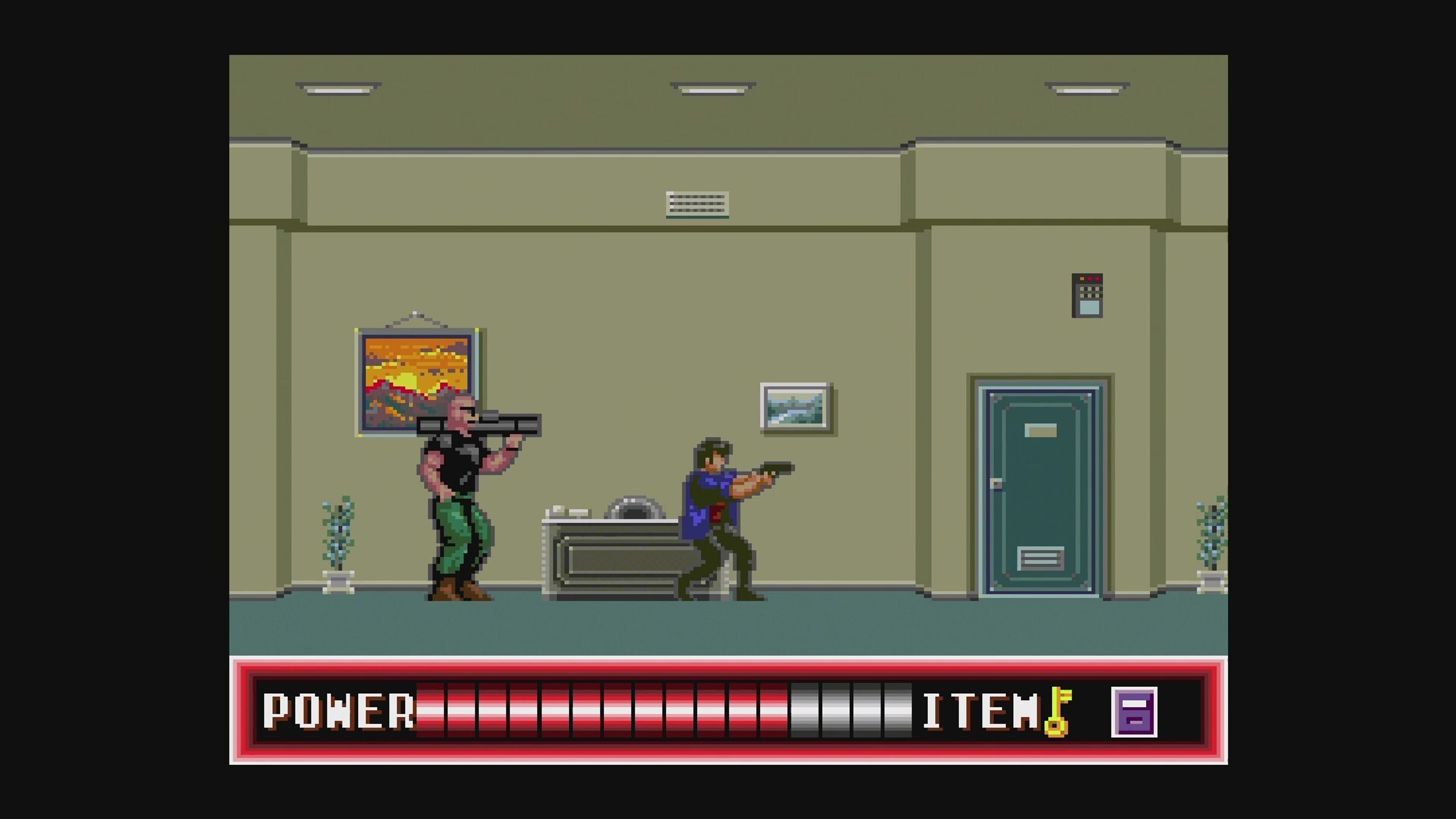Screen dimensions: 1456x819
Task: Toggle the door handle on the teal door
Action: [x=997, y=483]
